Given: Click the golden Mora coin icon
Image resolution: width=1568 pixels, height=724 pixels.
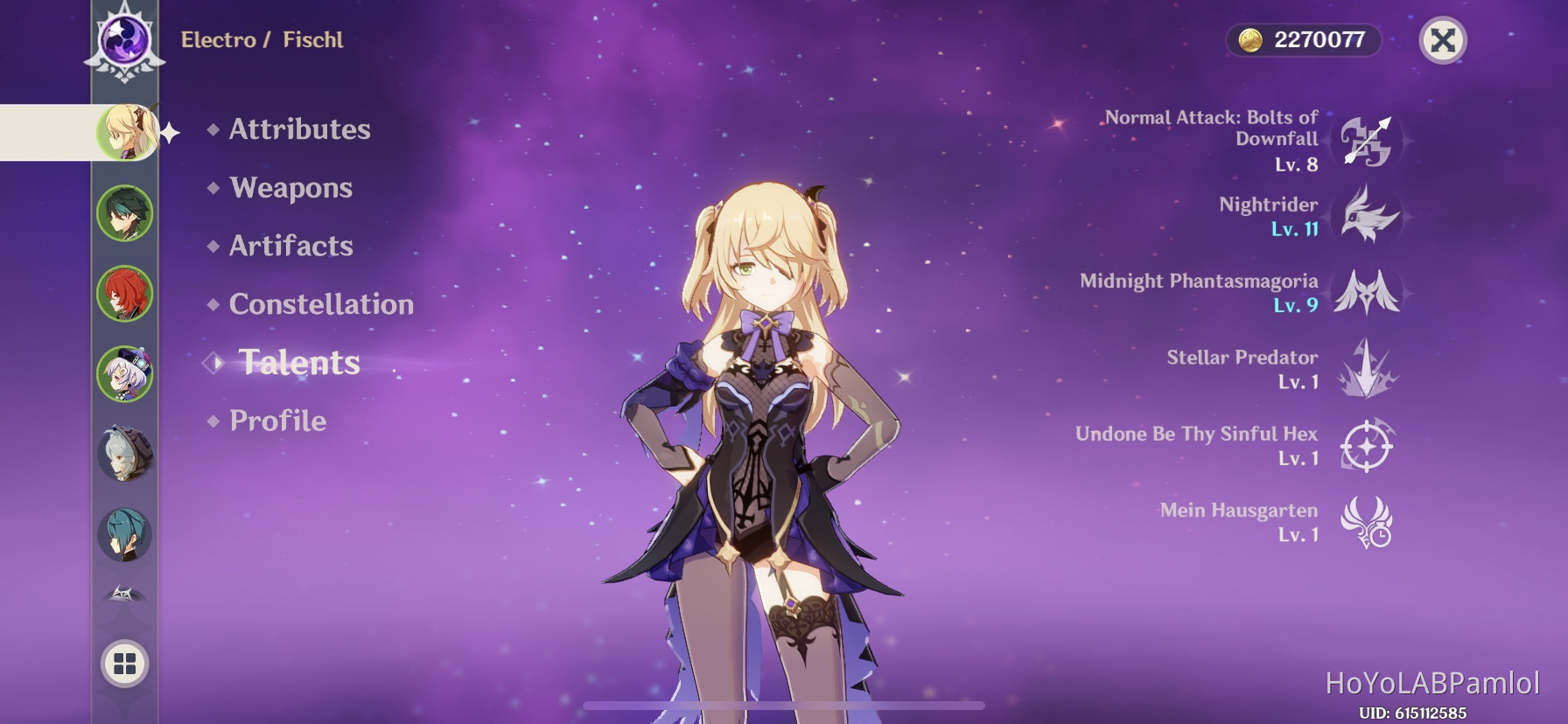Looking at the screenshot, I should (1253, 38).
